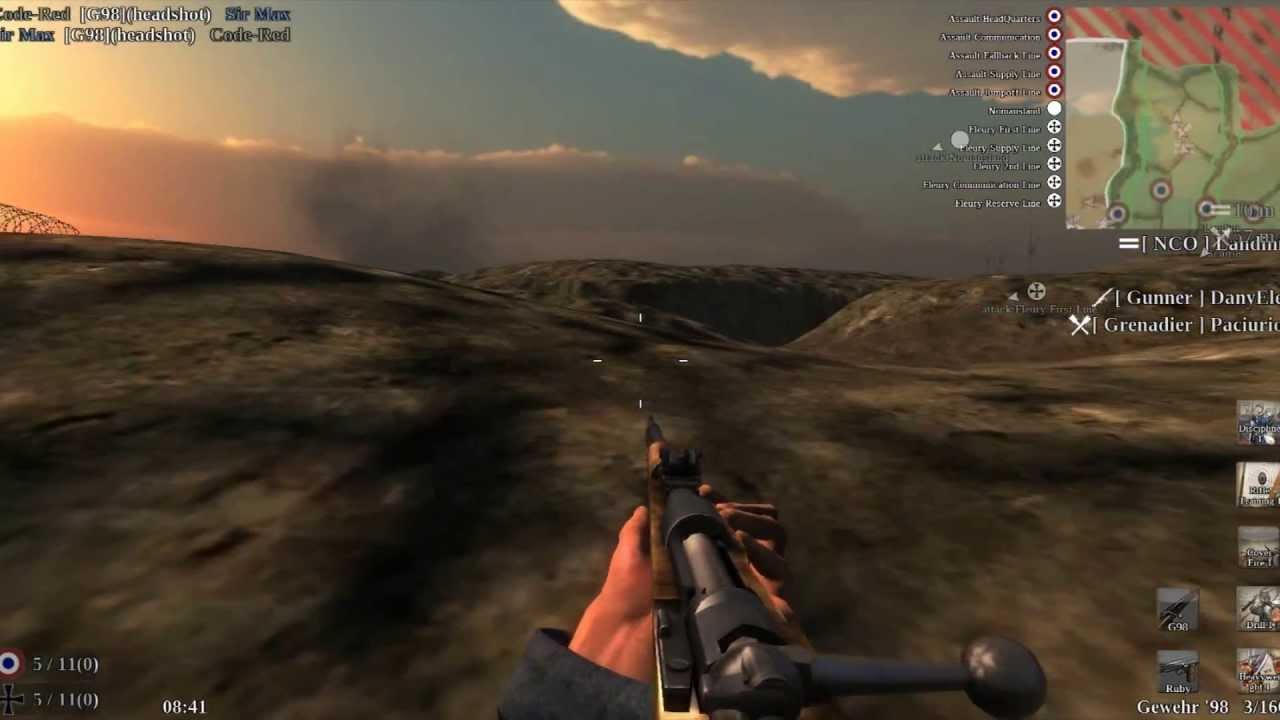
Task: Click the battlefield minimap
Action: (x=1172, y=118)
